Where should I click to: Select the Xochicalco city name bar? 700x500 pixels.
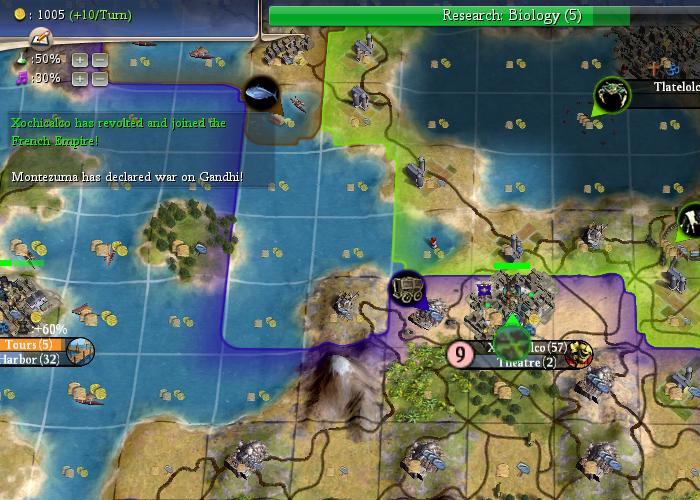[530, 347]
